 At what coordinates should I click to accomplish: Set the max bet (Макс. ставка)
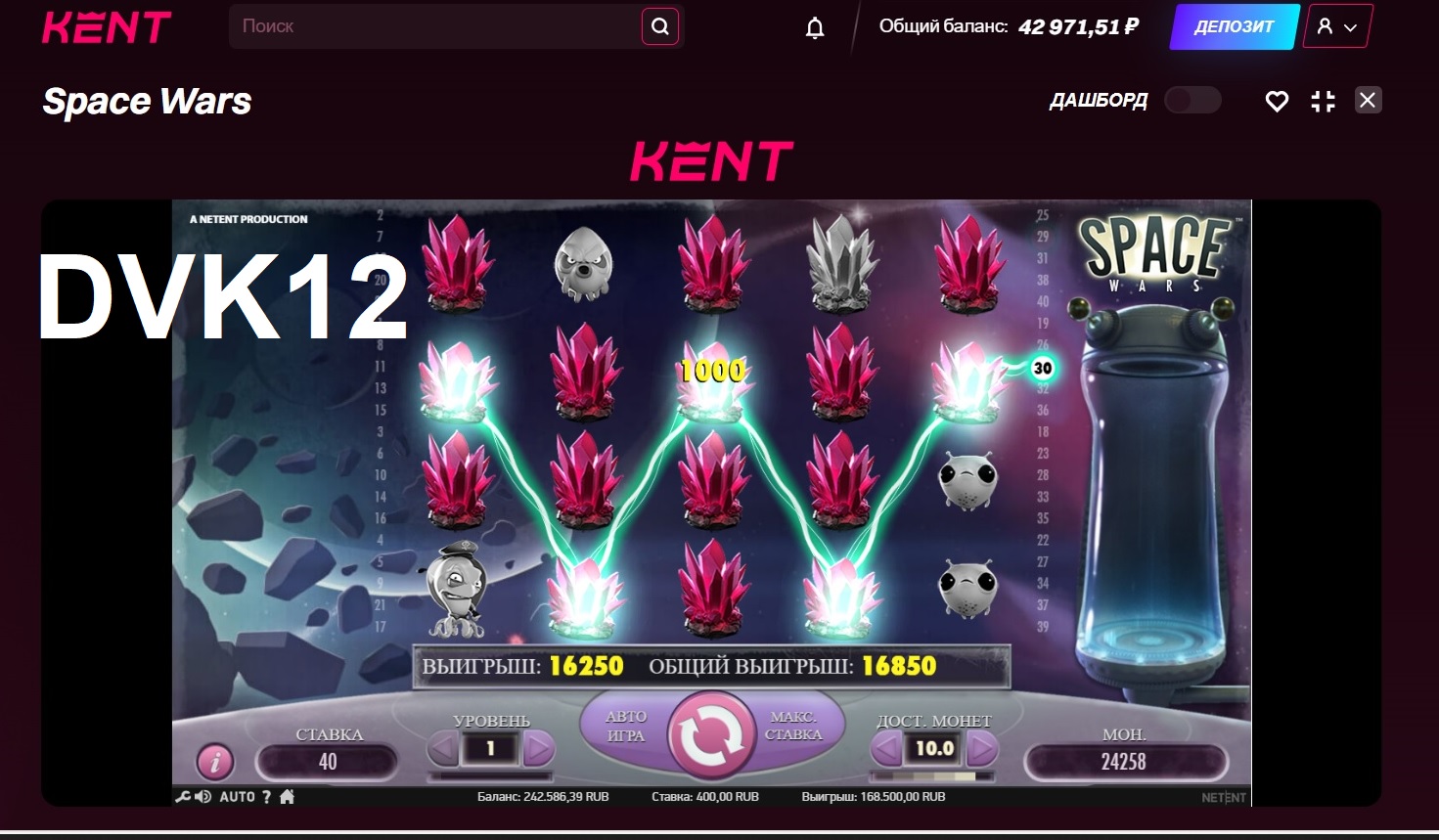[x=794, y=727]
